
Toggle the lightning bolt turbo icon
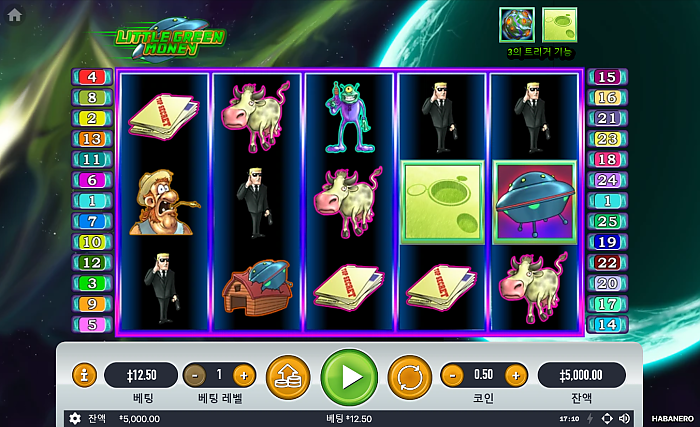tap(590, 418)
